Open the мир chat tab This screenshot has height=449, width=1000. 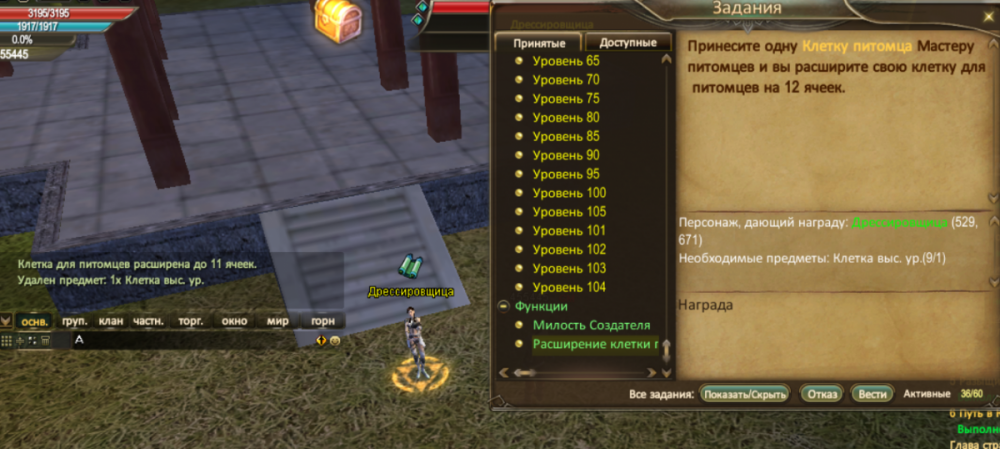(x=277, y=321)
